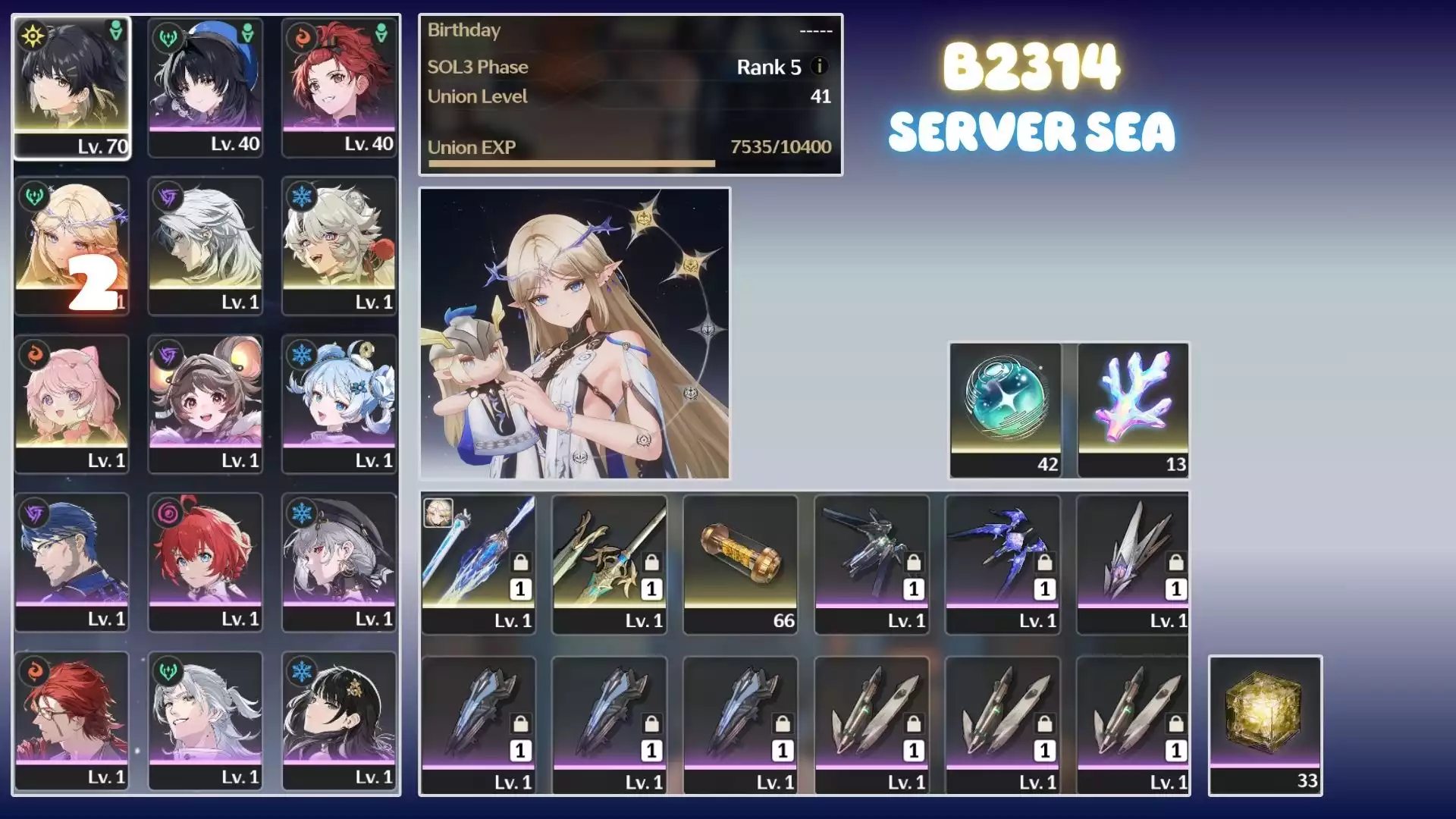Select the pink-haired girl with cat-ear bow
The image size is (1456, 819).
(72, 403)
